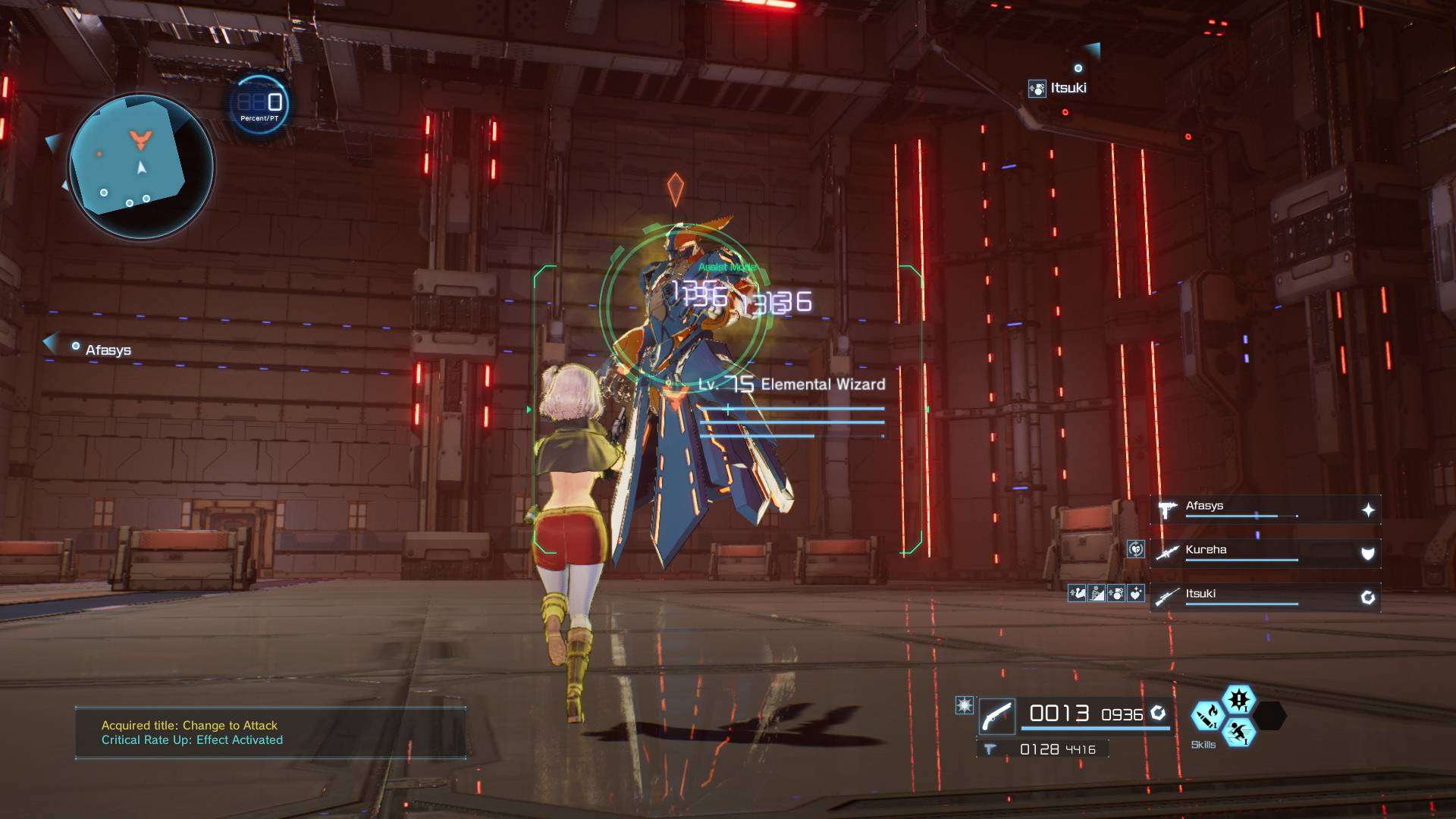Viewport: 1456px width, 819px height.
Task: Activate the flaming bullet skill
Action: click(1207, 716)
